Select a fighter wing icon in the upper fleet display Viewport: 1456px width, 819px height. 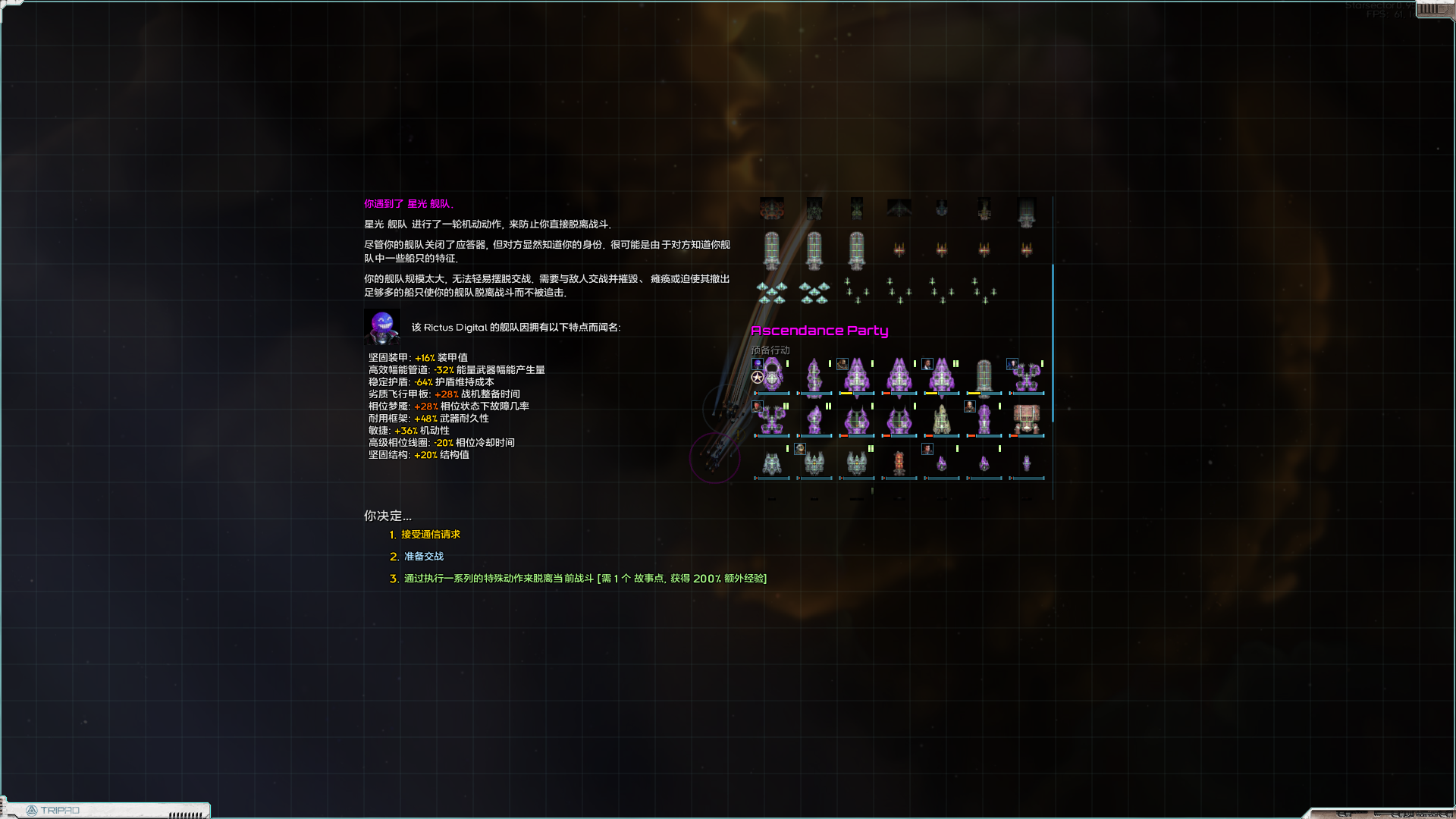(771, 292)
